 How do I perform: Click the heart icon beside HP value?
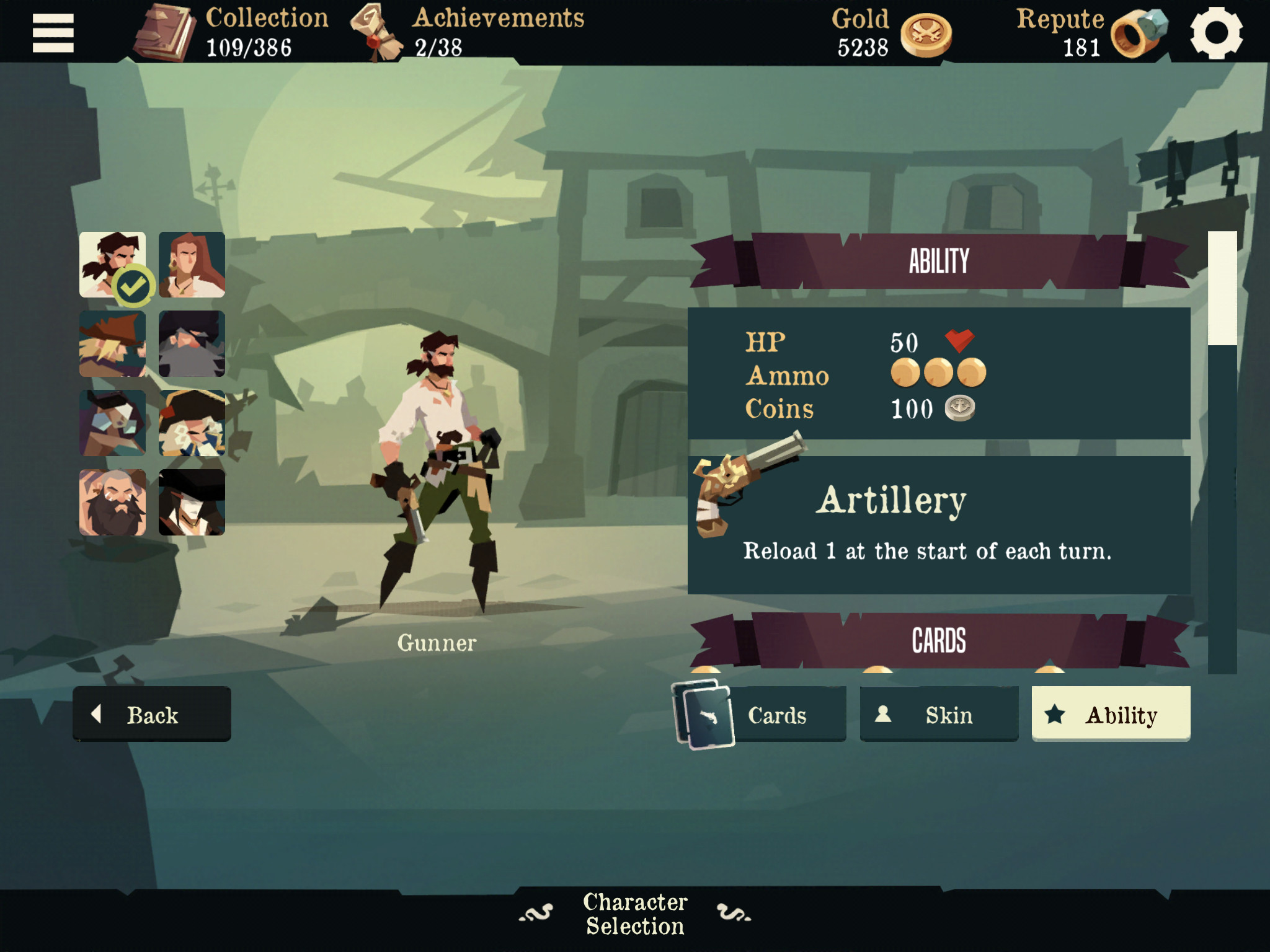(x=960, y=342)
